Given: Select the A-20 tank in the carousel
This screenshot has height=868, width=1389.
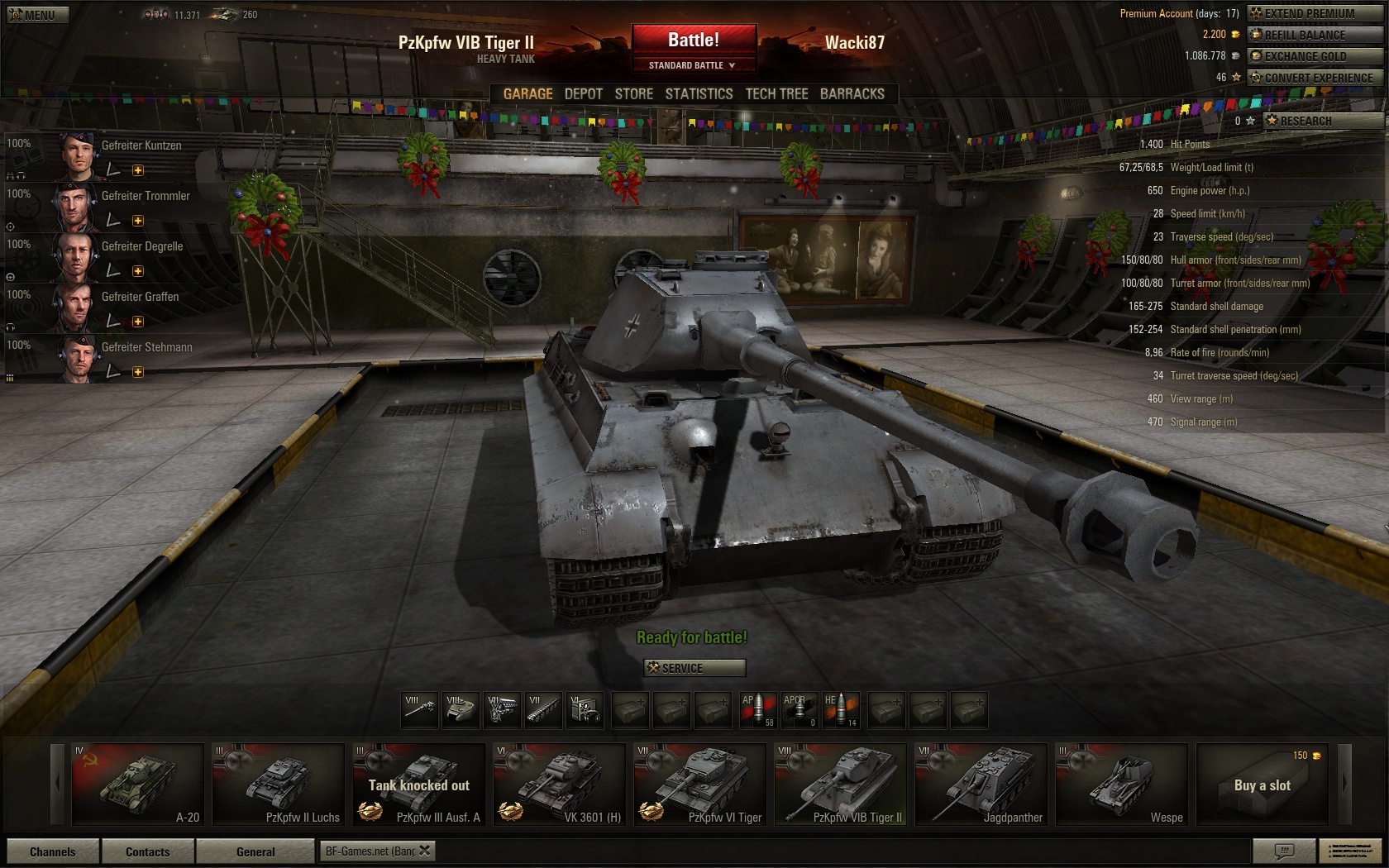Looking at the screenshot, I should (137, 785).
